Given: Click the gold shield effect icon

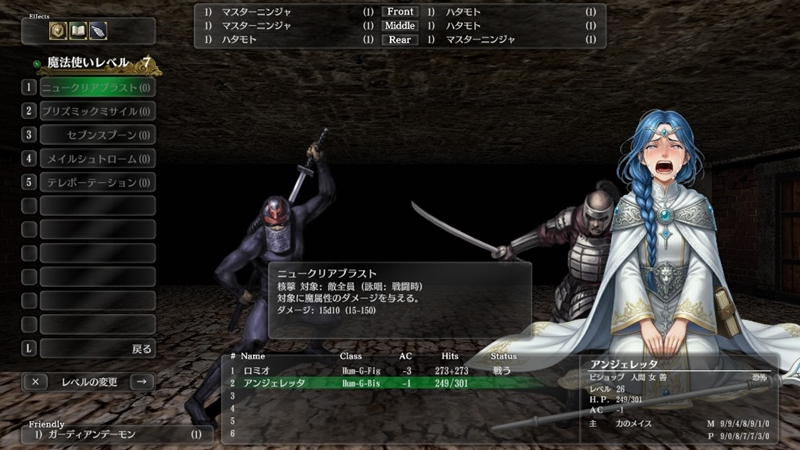Looking at the screenshot, I should click(x=57, y=31).
